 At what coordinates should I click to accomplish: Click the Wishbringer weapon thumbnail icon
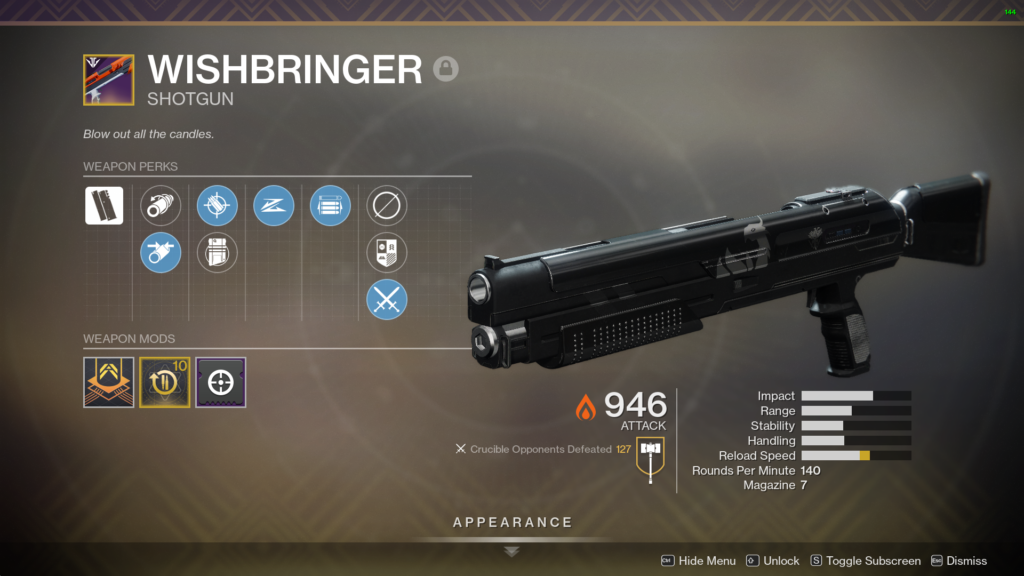click(108, 80)
